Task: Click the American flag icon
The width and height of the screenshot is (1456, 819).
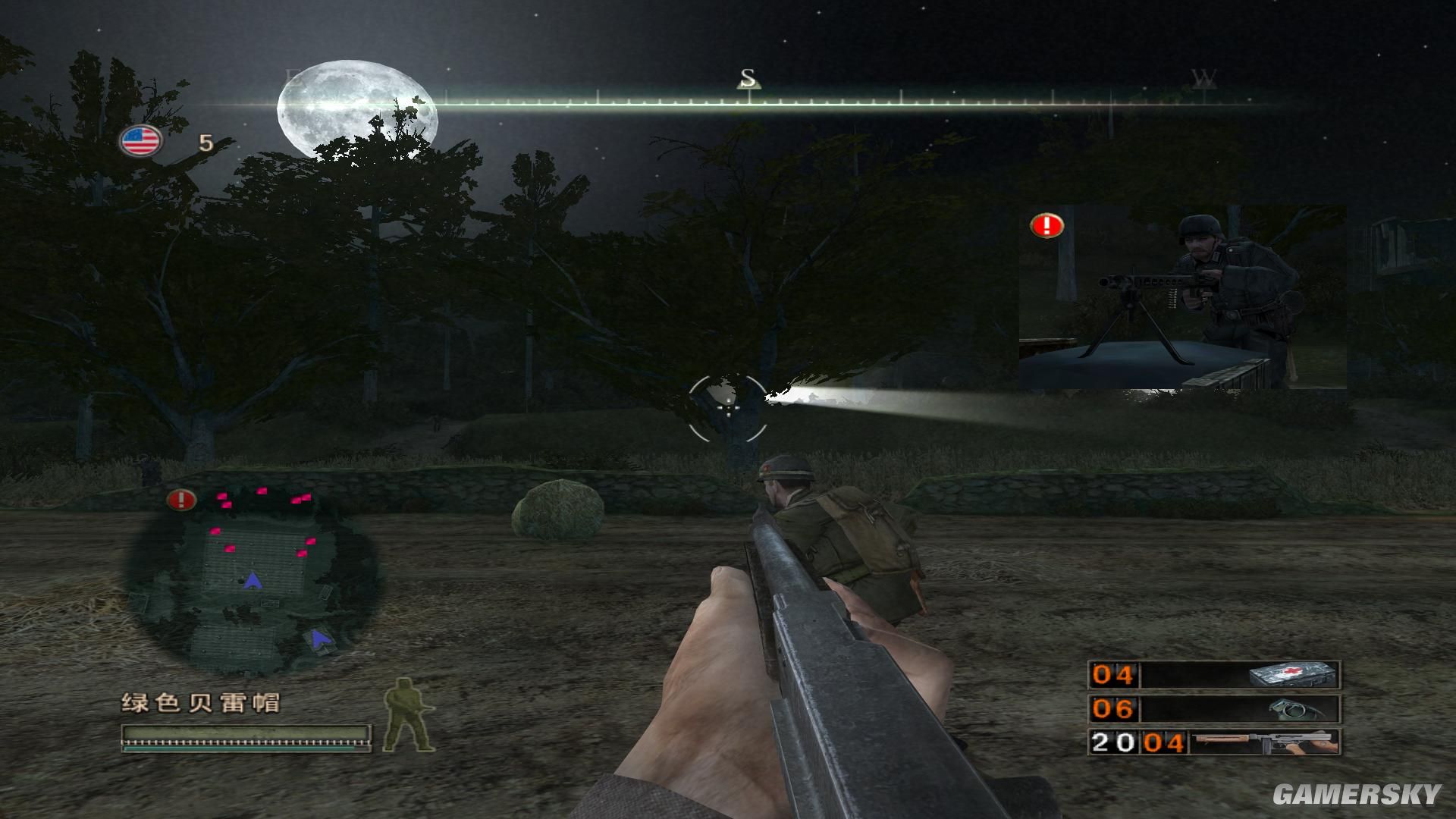Action: [x=140, y=141]
